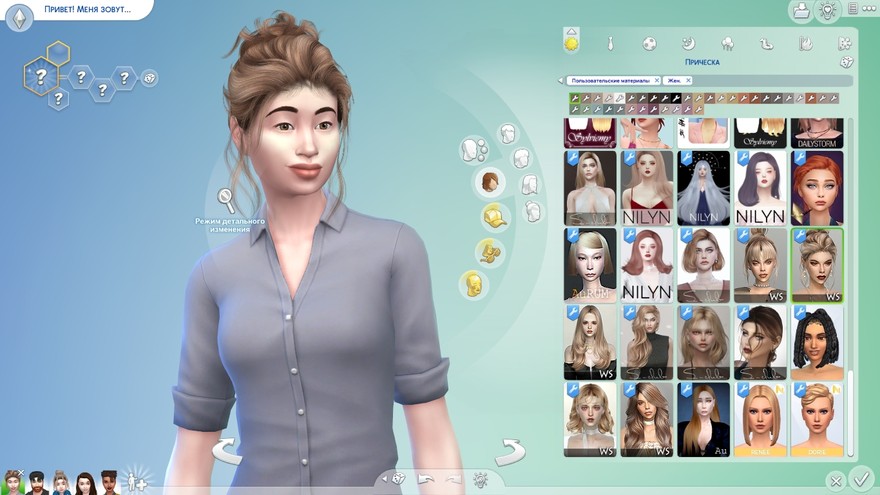The width and height of the screenshot is (880, 495).
Task: Confirm household with the checkmark button
Action: 860,478
